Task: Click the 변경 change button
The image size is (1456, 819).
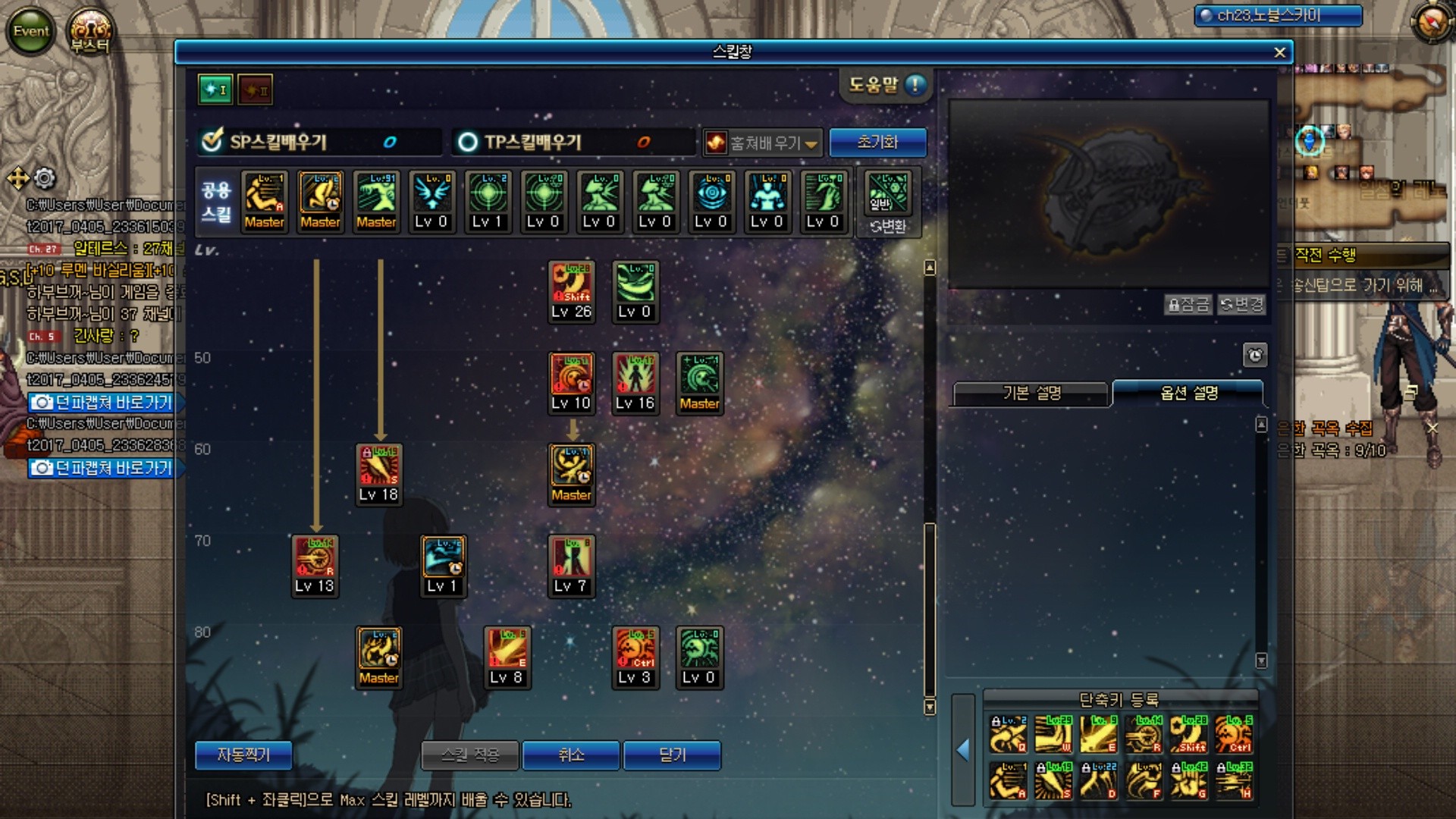Action: click(1241, 304)
